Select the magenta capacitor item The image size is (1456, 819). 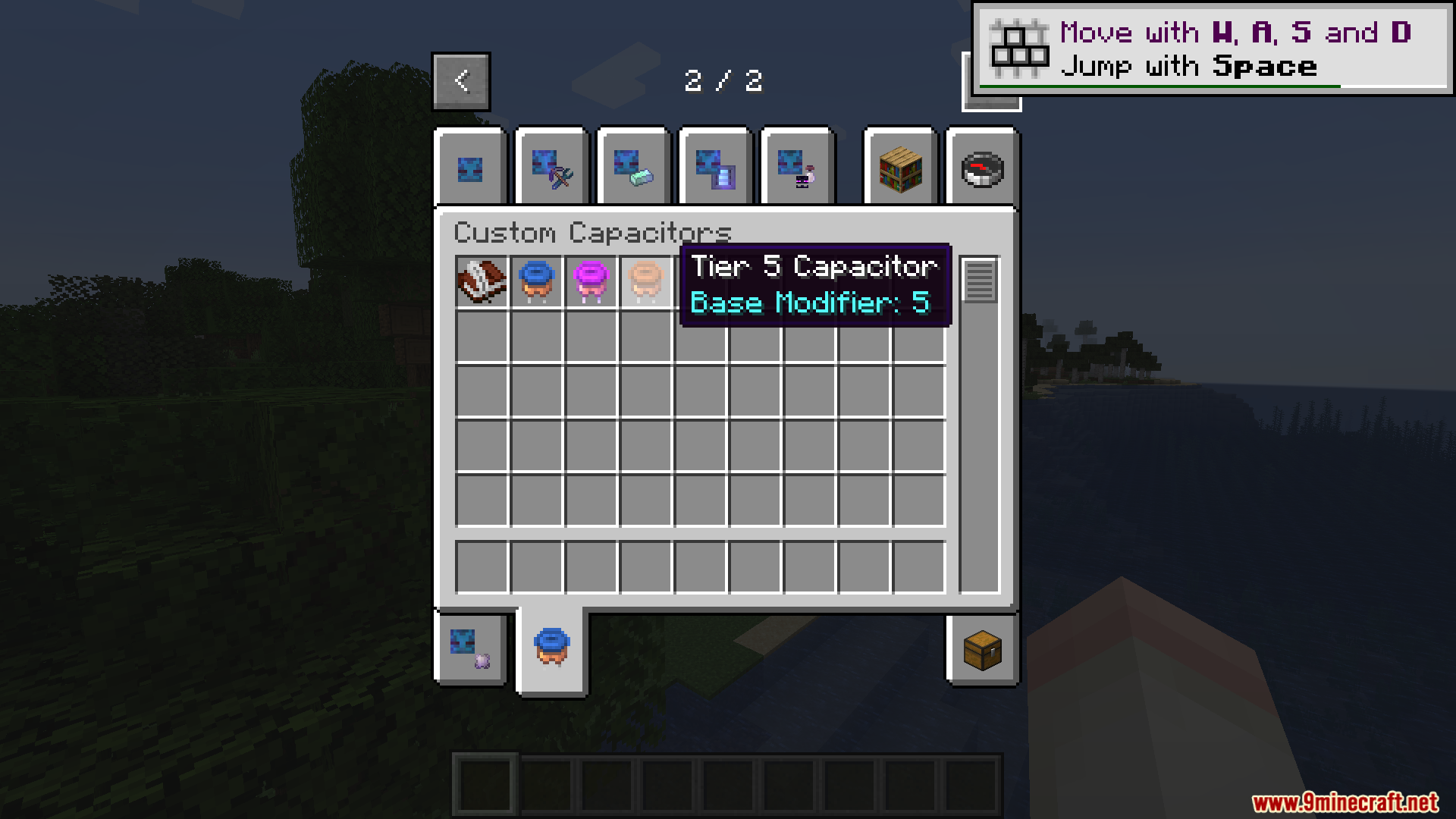click(590, 281)
